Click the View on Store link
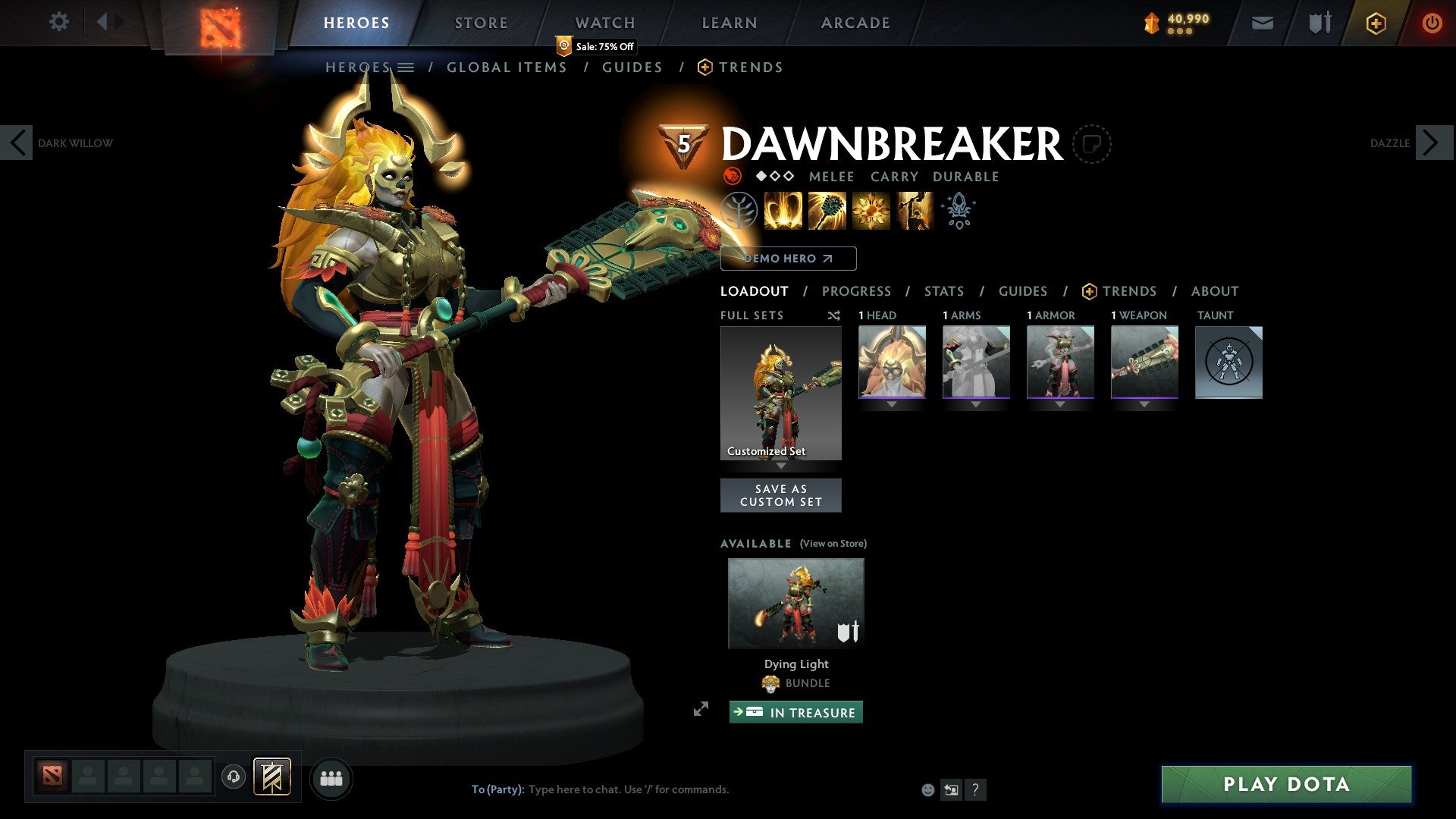 (833, 544)
